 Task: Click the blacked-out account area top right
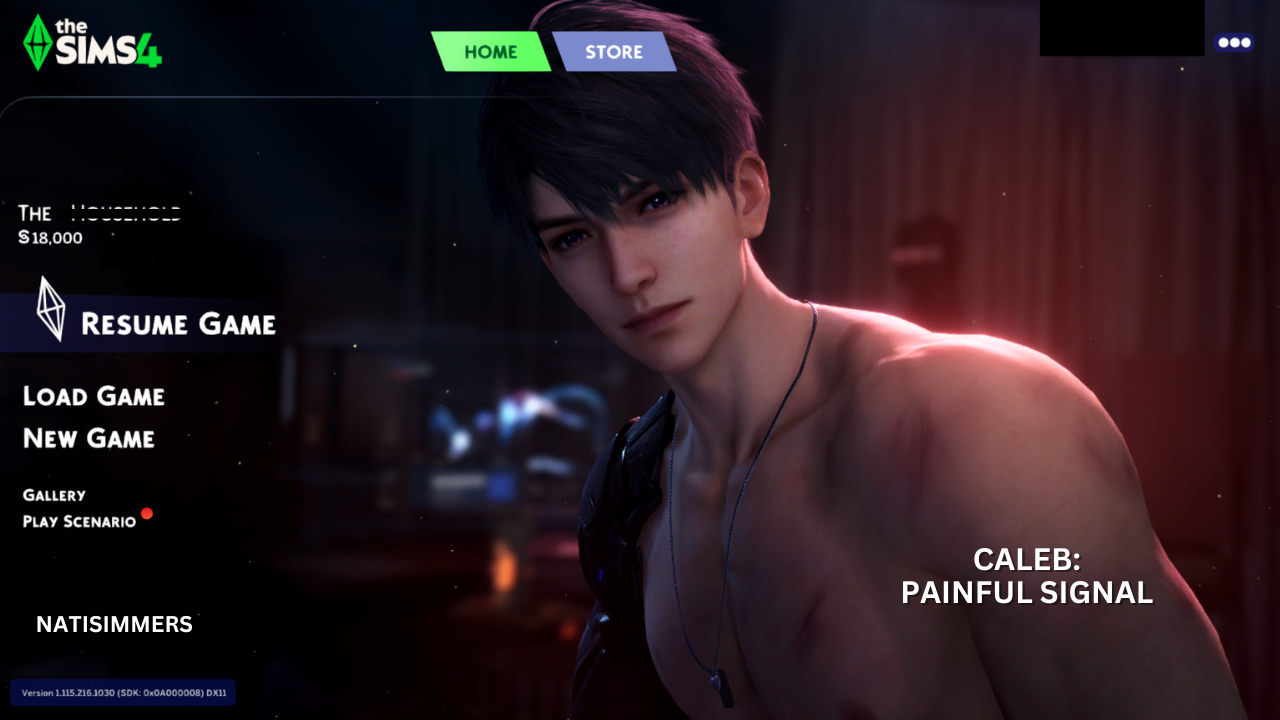click(x=1122, y=29)
